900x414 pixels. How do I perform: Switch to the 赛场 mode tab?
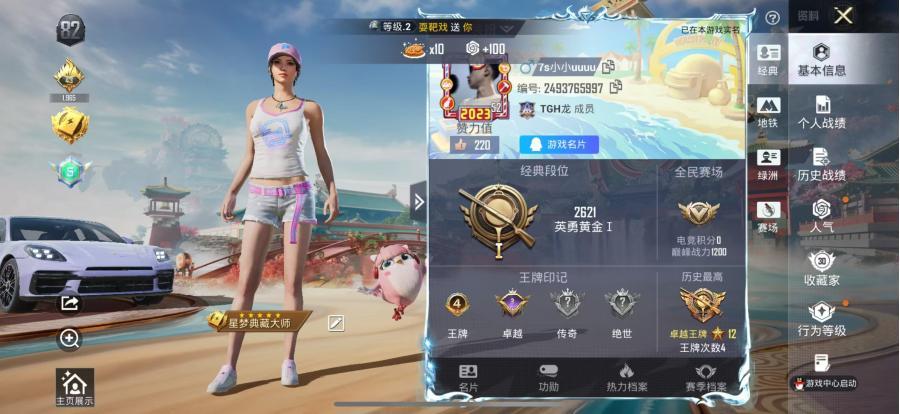coord(768,216)
